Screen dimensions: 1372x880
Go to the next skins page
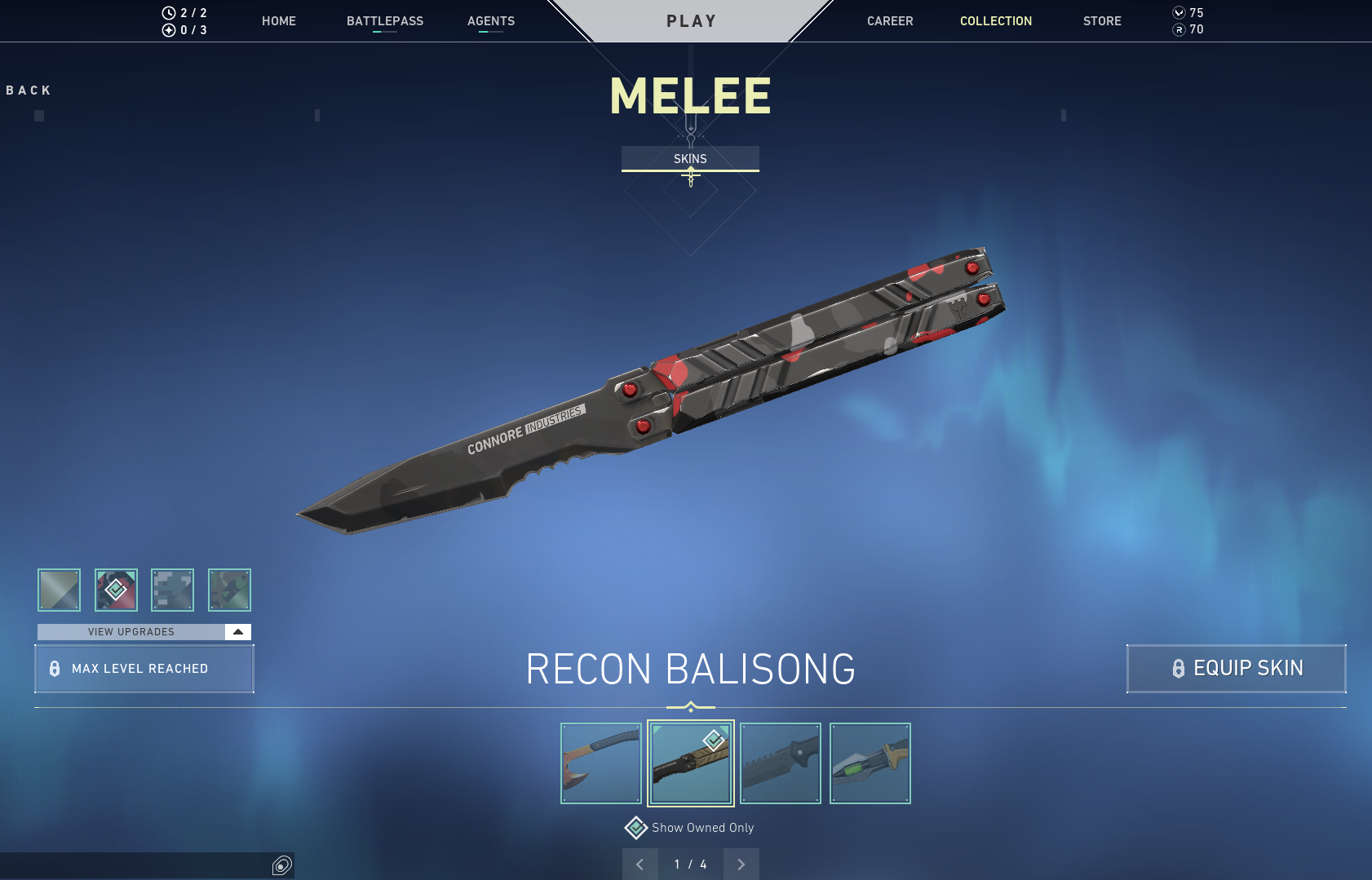click(x=741, y=865)
